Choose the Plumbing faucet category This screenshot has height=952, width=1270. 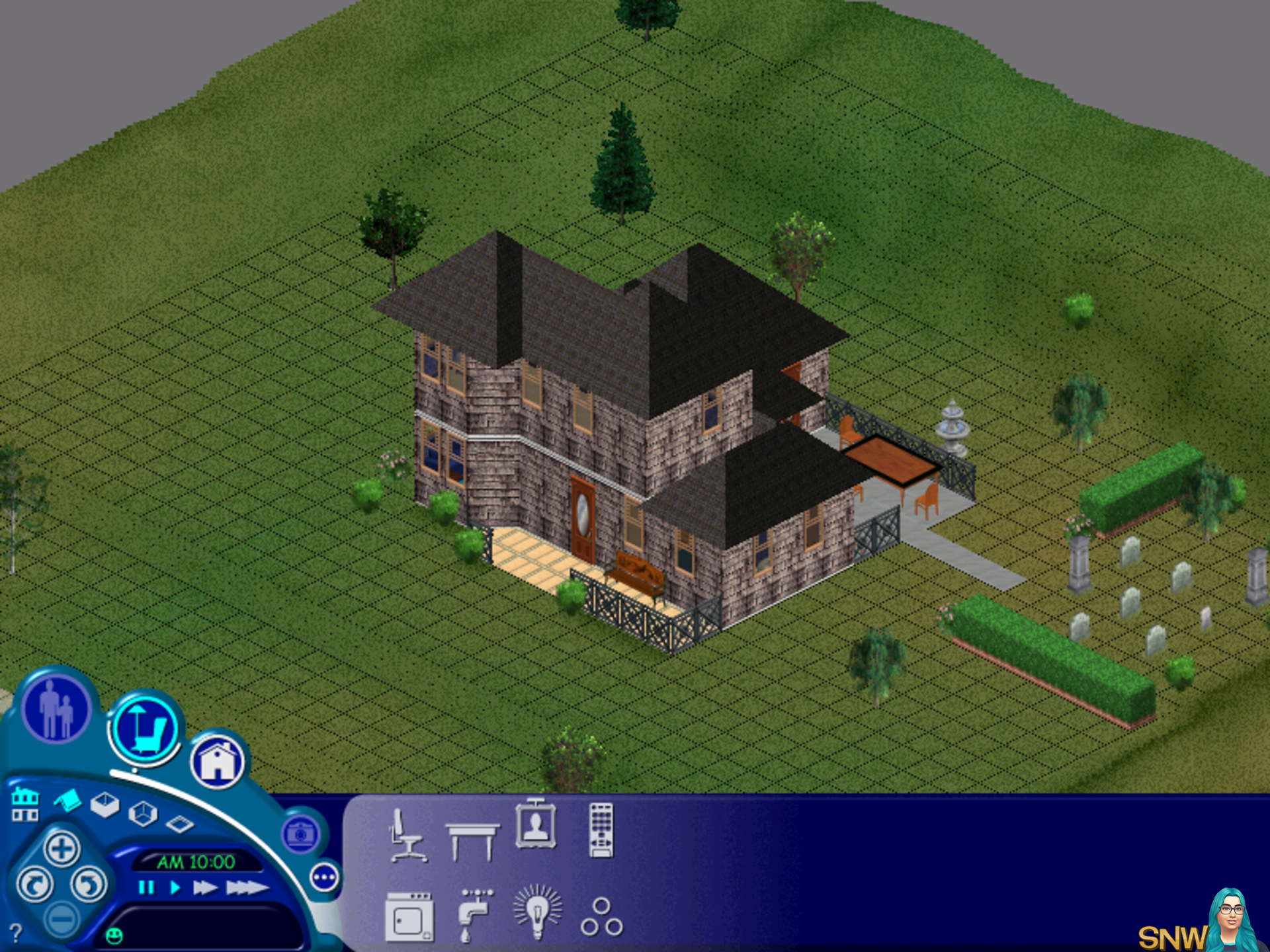[x=474, y=913]
